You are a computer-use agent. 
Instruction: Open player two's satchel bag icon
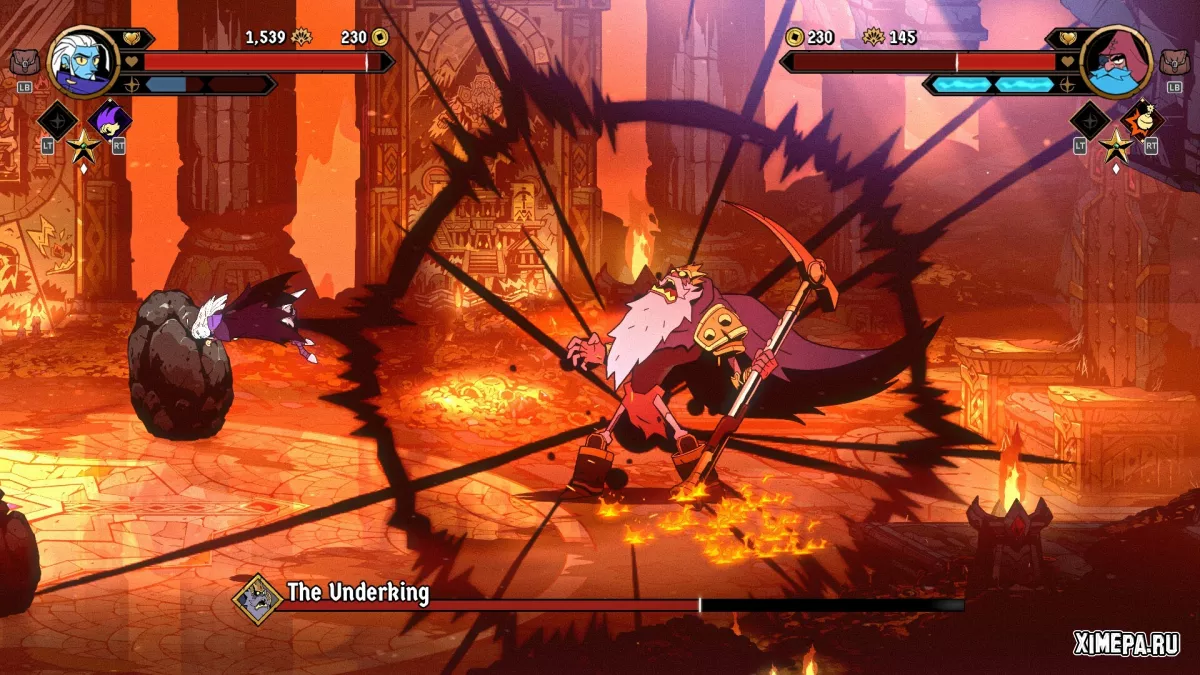pyautogui.click(x=1176, y=63)
